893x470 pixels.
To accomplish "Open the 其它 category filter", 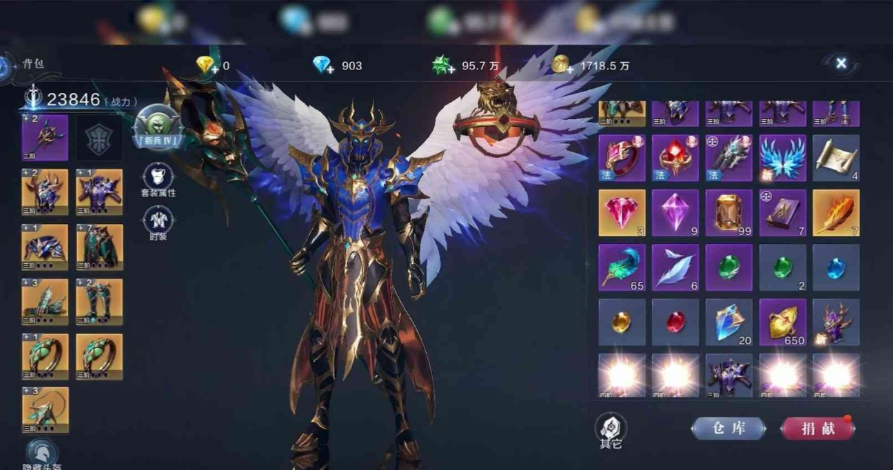I will [609, 427].
